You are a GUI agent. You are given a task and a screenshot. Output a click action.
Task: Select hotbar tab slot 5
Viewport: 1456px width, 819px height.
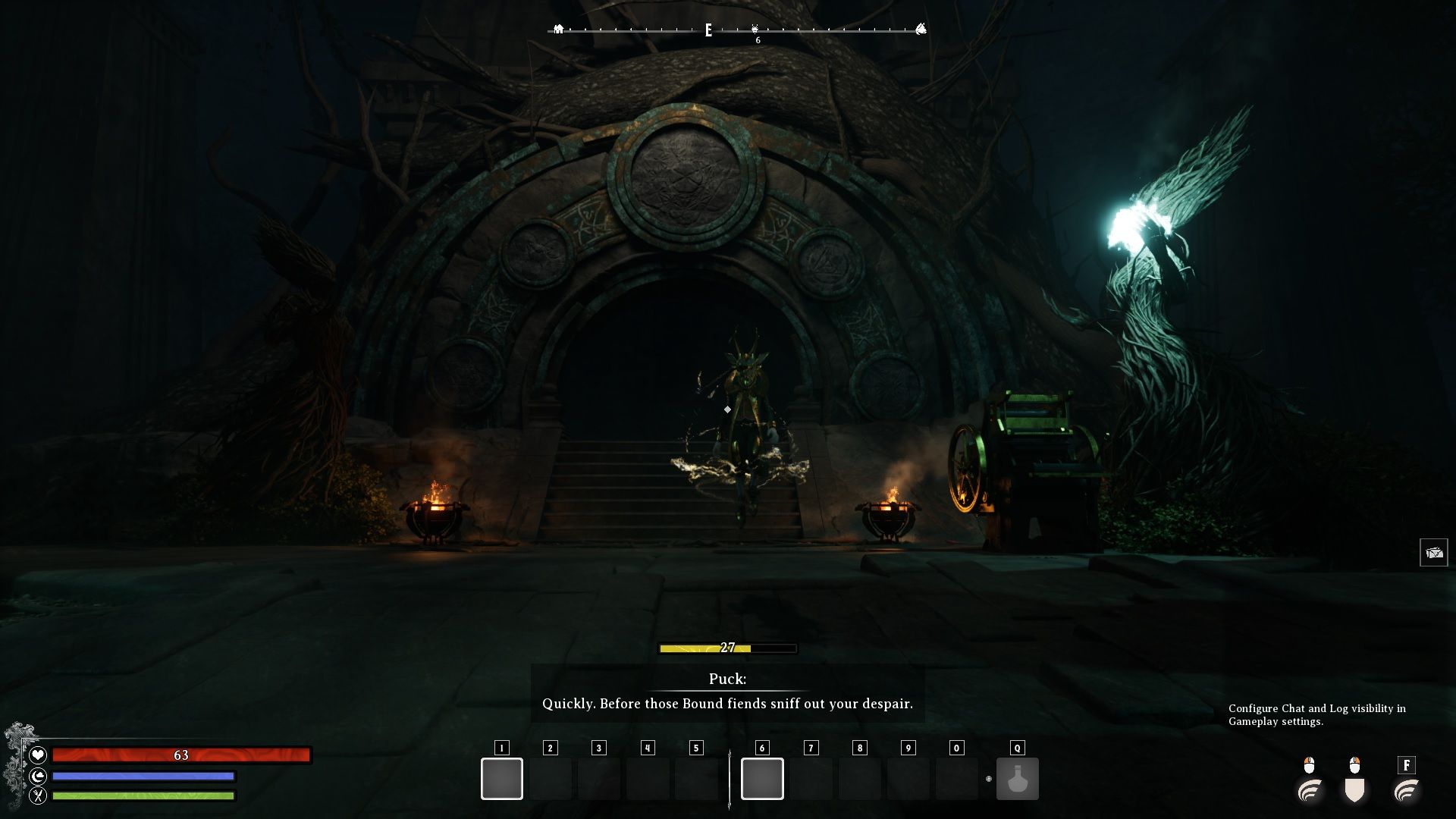695,747
